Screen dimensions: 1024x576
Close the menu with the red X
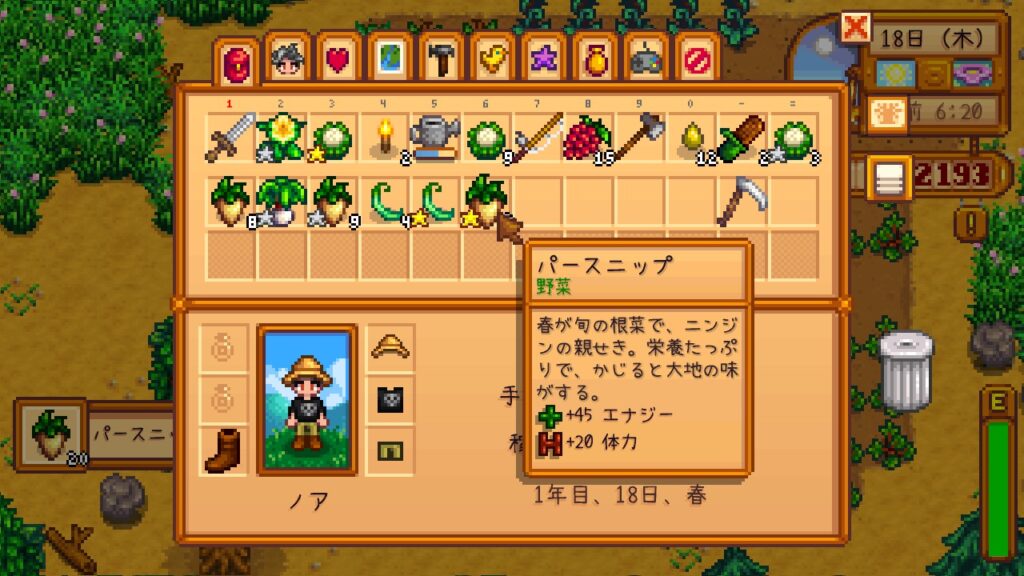click(x=855, y=27)
